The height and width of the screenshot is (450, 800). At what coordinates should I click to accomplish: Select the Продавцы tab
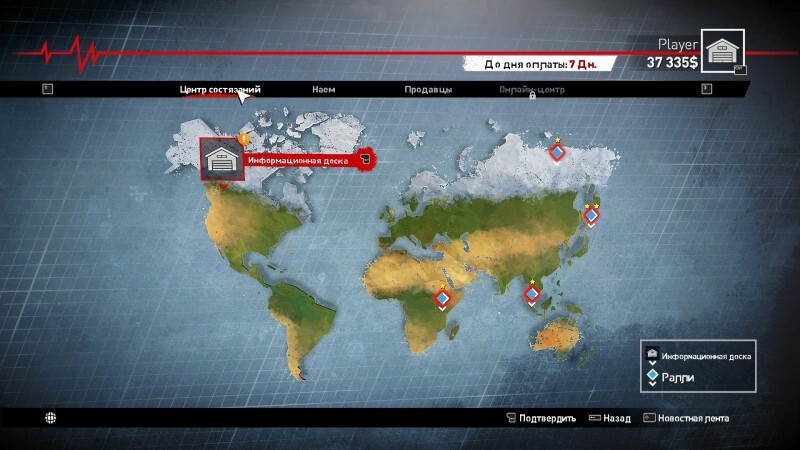pyautogui.click(x=428, y=89)
